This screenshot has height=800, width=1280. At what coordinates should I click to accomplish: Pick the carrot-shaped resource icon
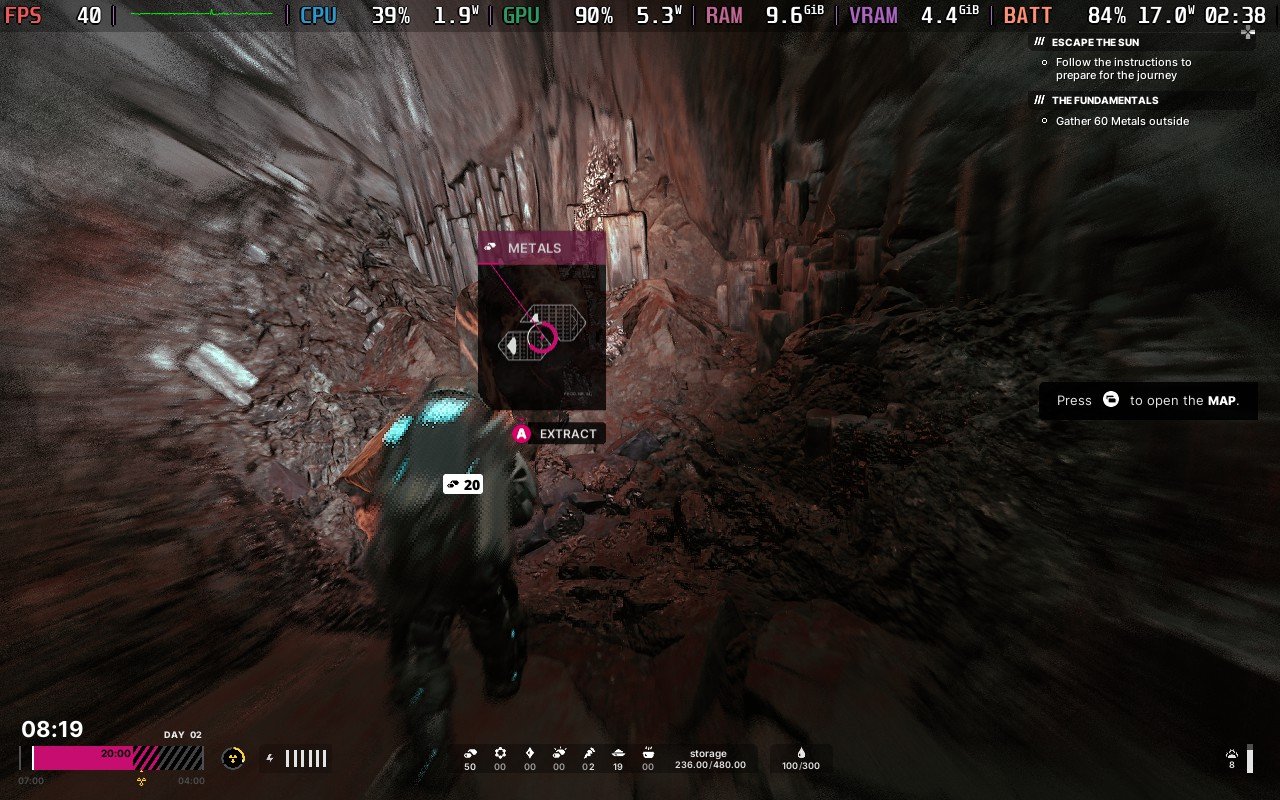(589, 753)
